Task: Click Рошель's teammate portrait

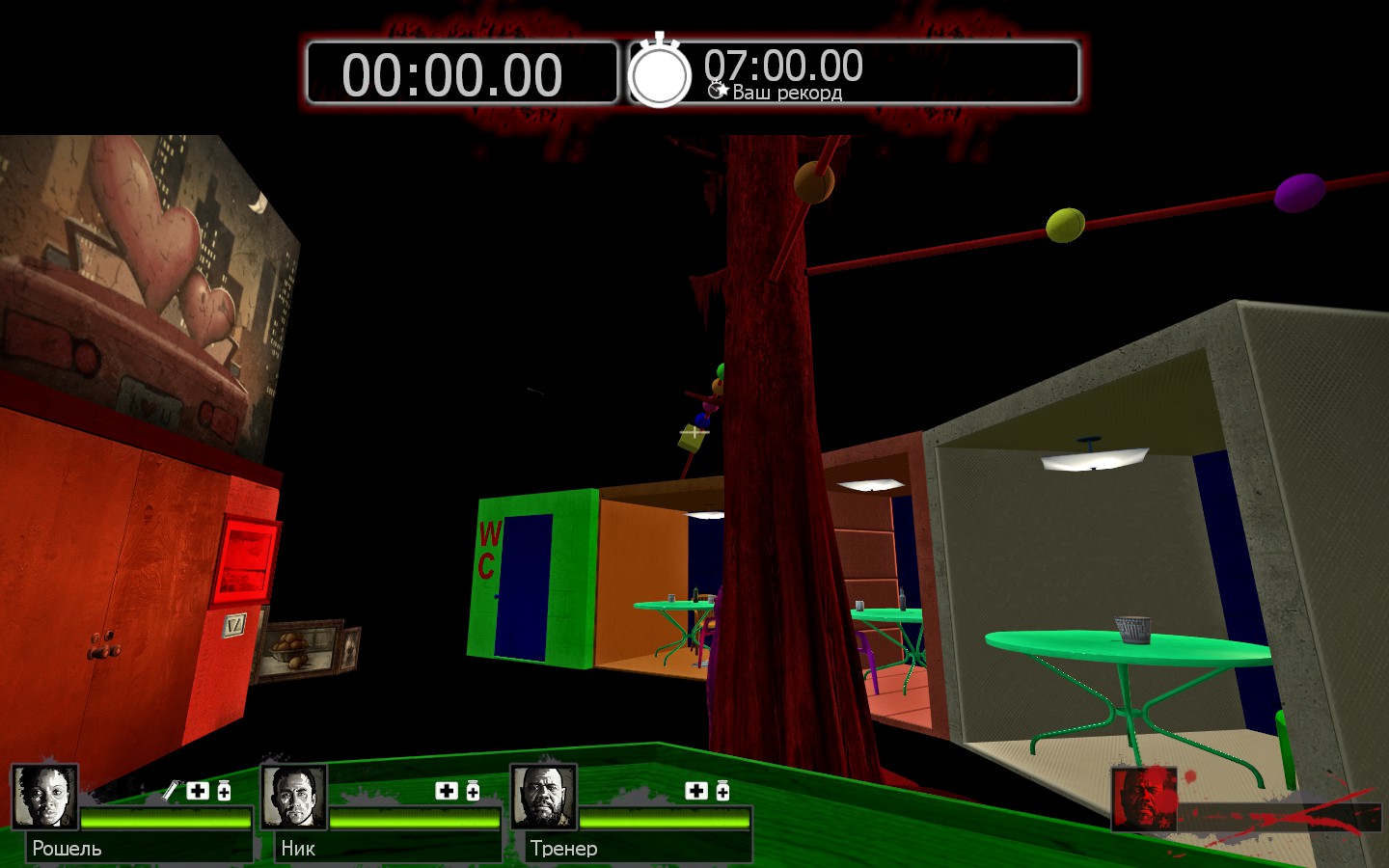Action: click(45, 797)
